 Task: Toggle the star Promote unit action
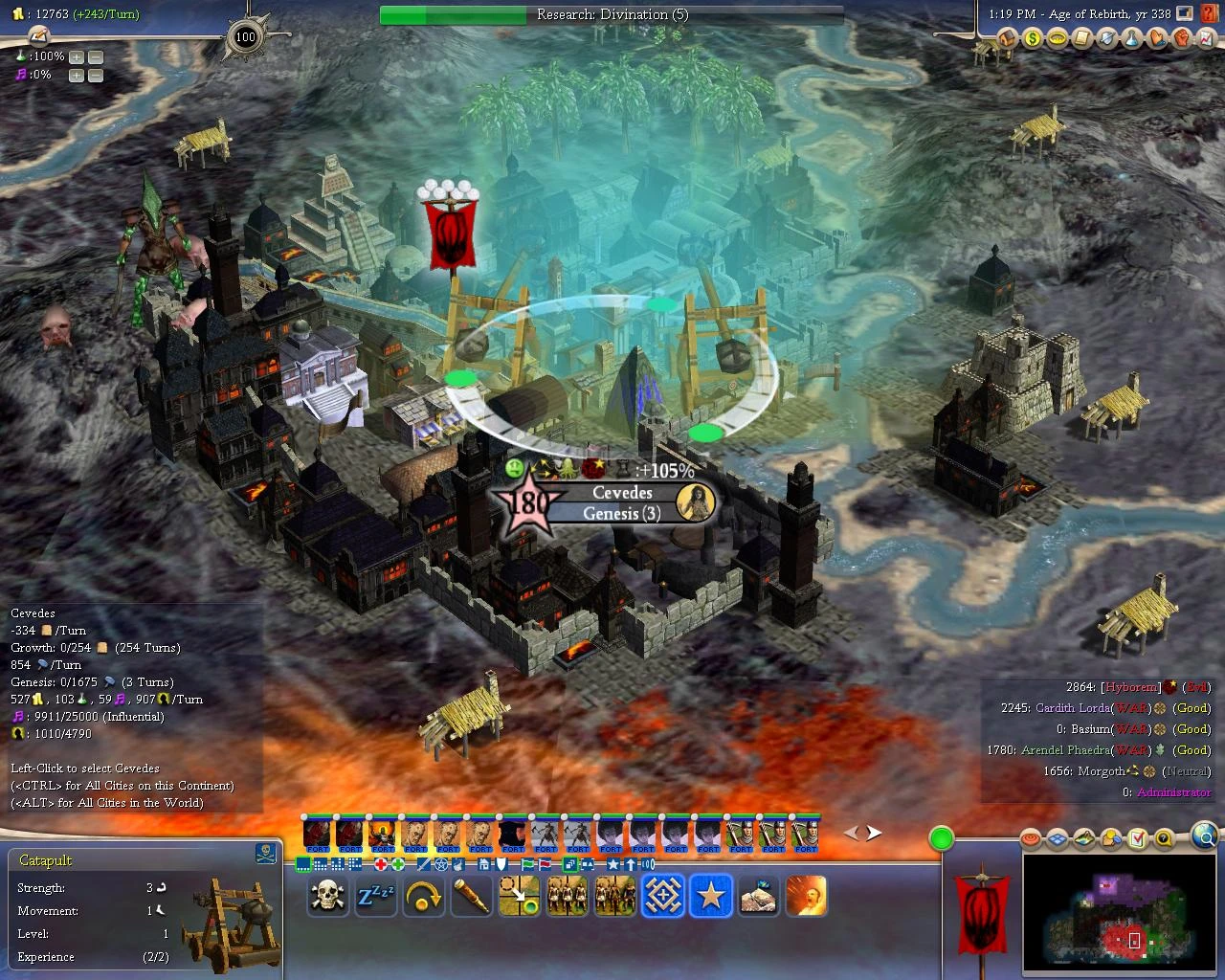click(709, 896)
